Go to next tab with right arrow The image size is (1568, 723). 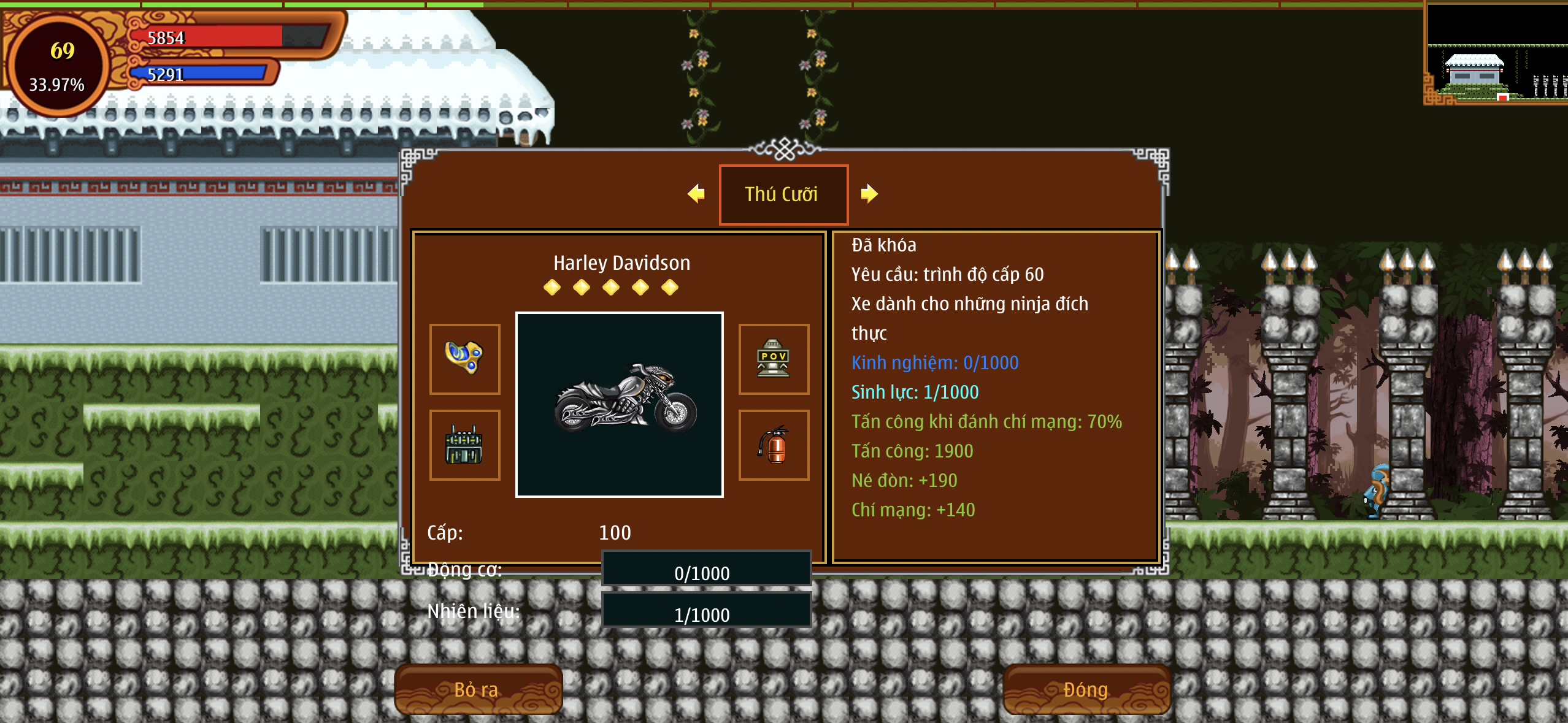tap(869, 194)
